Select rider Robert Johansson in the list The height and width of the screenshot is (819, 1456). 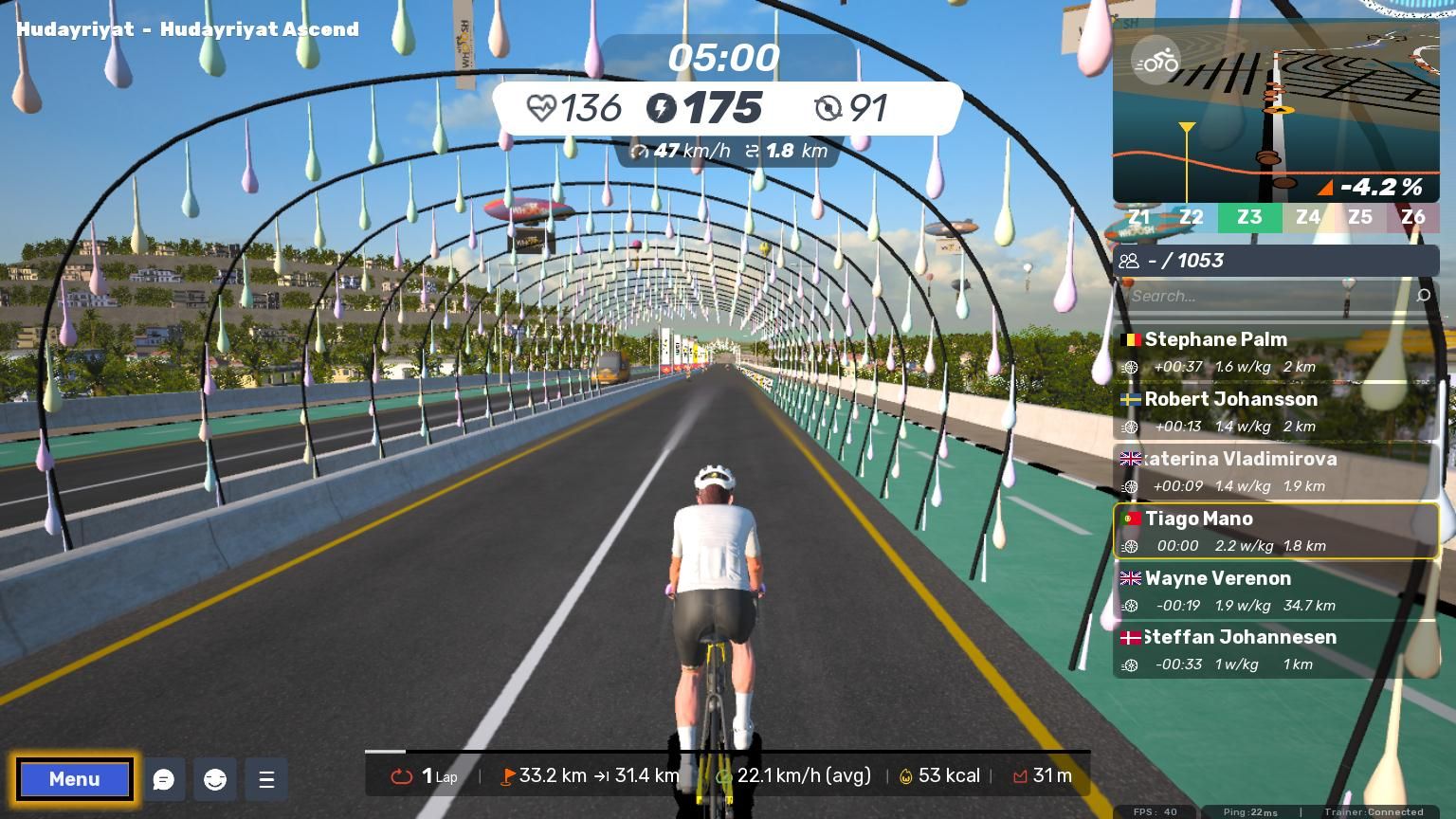(x=1275, y=411)
